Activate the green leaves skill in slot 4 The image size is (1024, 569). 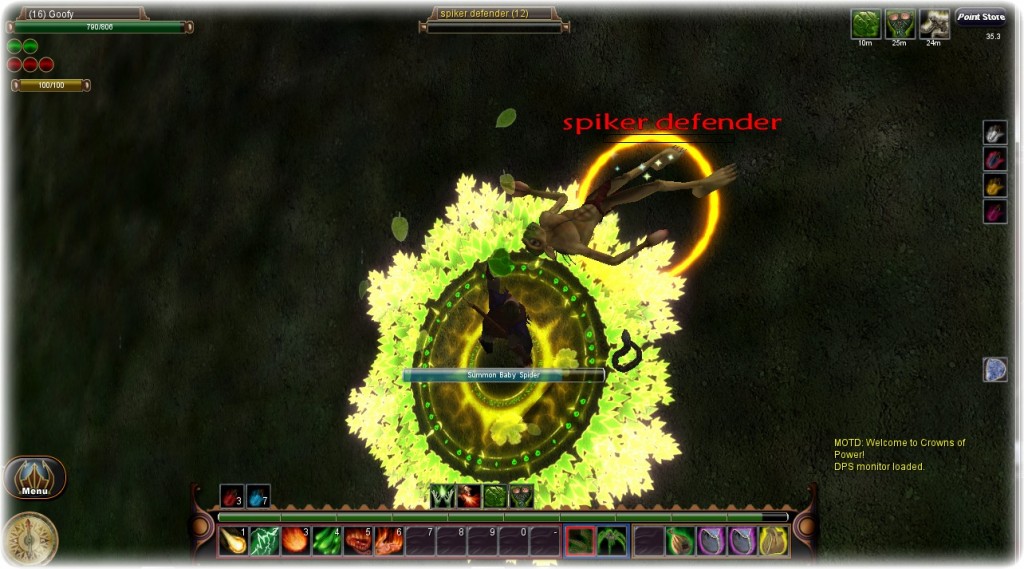click(327, 541)
